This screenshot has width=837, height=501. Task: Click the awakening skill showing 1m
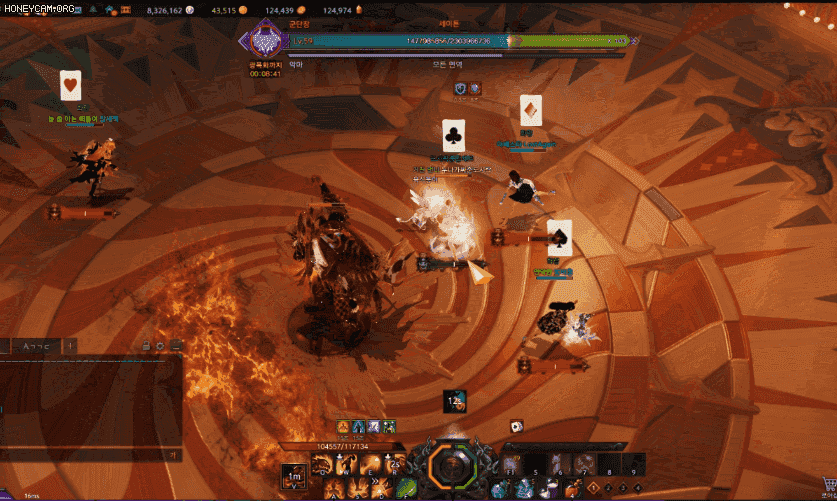[x=292, y=477]
